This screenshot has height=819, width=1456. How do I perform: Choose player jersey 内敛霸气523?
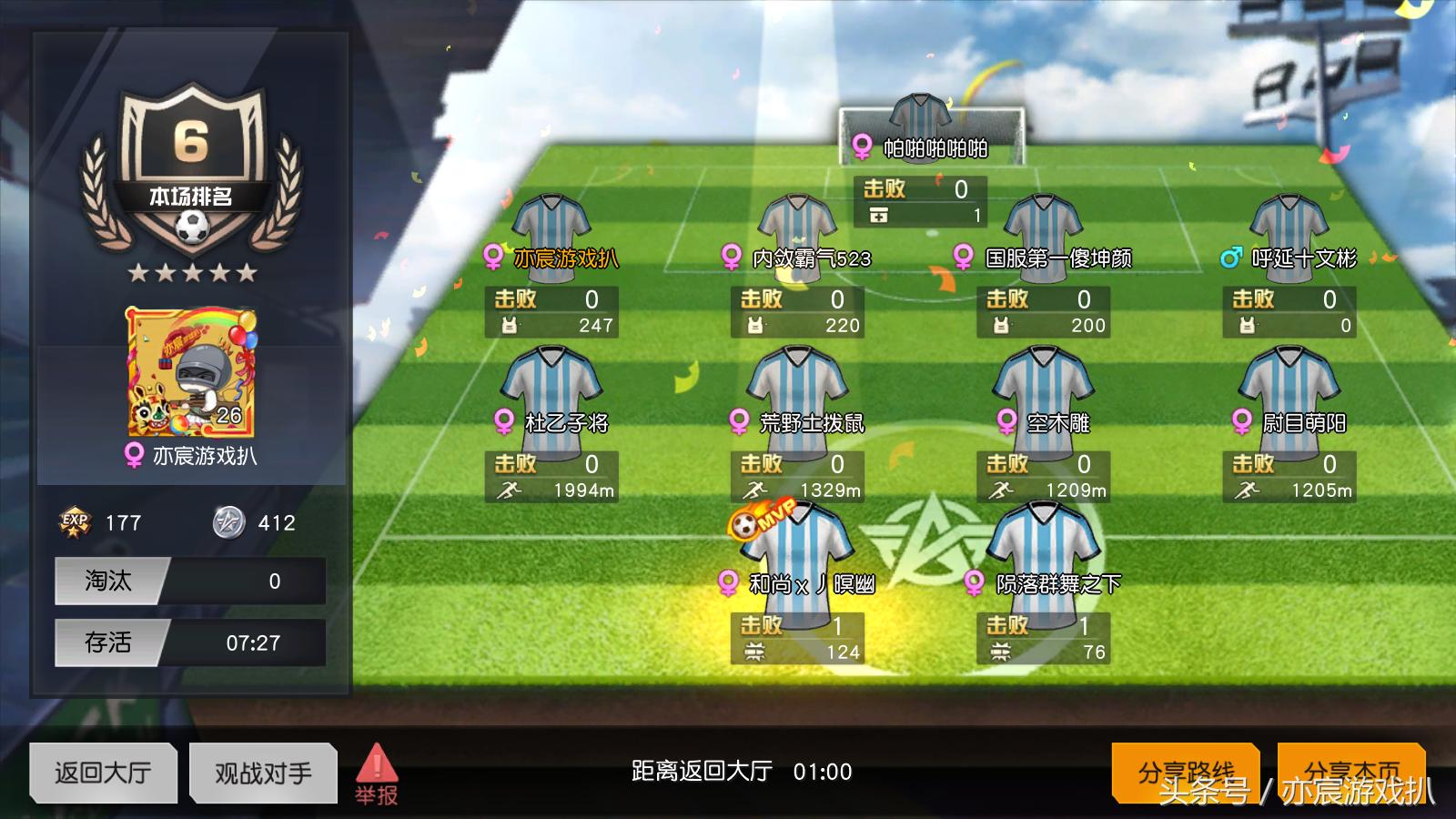(x=797, y=223)
